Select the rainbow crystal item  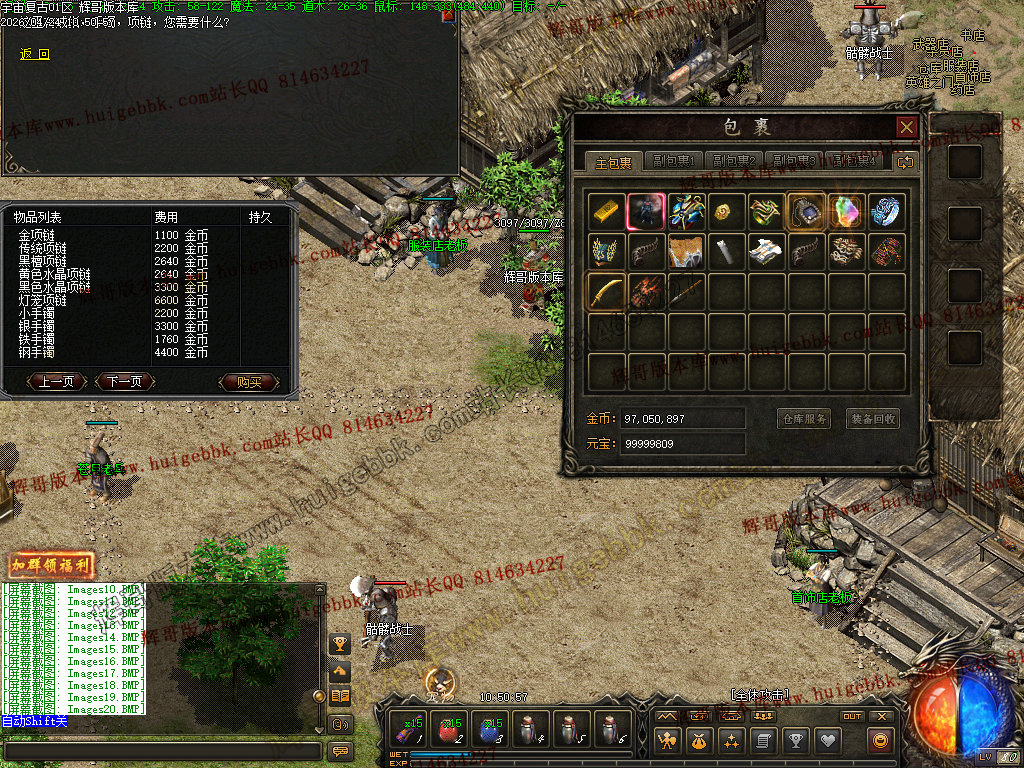846,211
